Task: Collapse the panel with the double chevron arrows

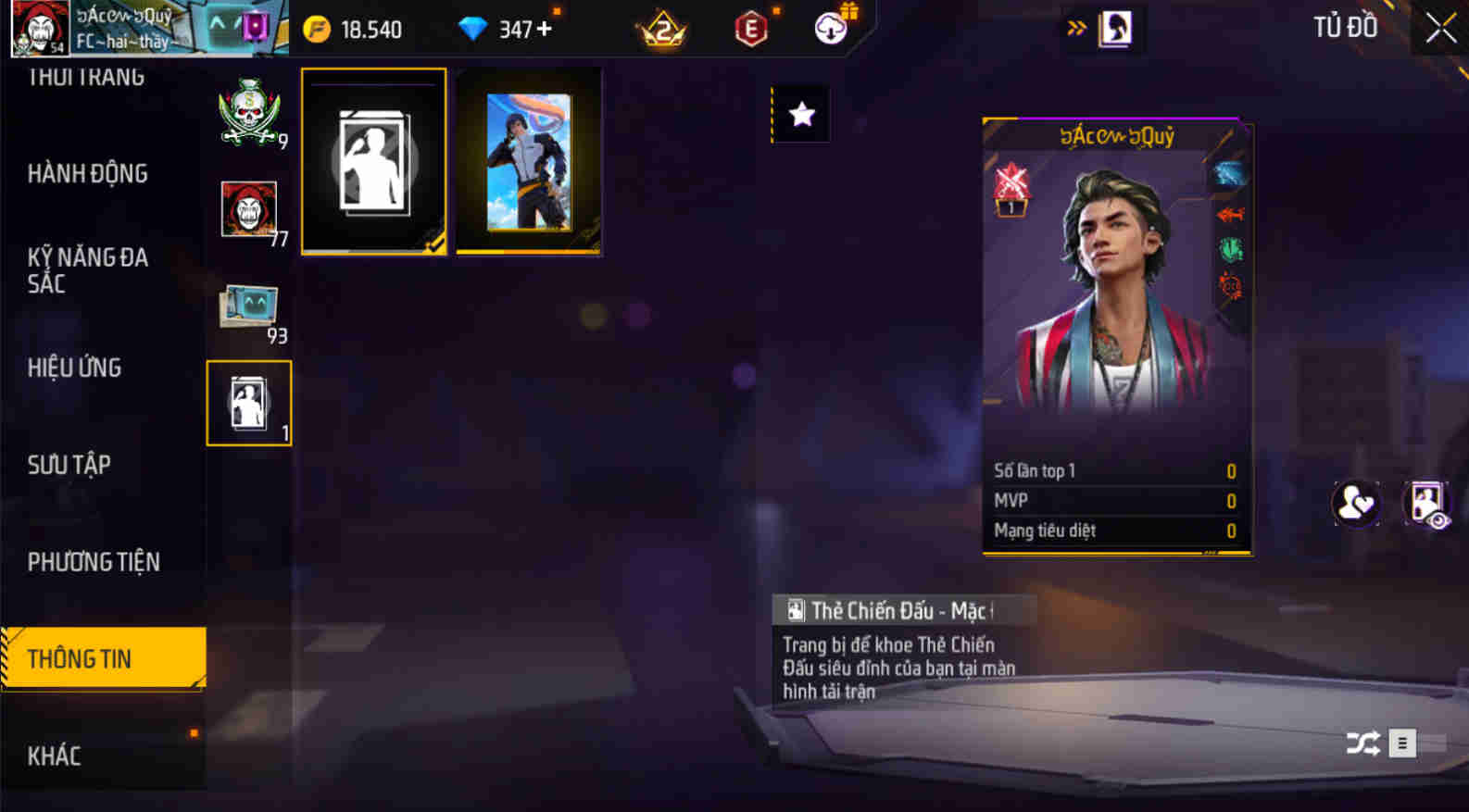Action: pos(1074,28)
